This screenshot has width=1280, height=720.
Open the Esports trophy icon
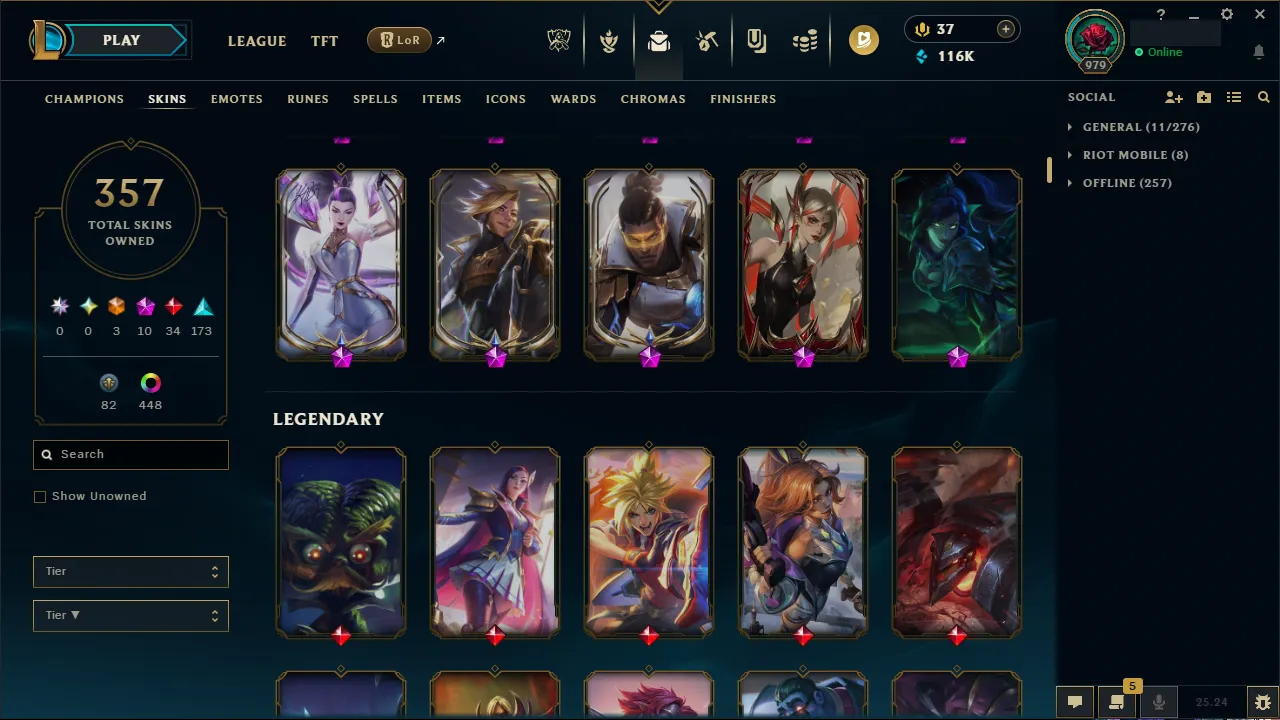(x=559, y=40)
